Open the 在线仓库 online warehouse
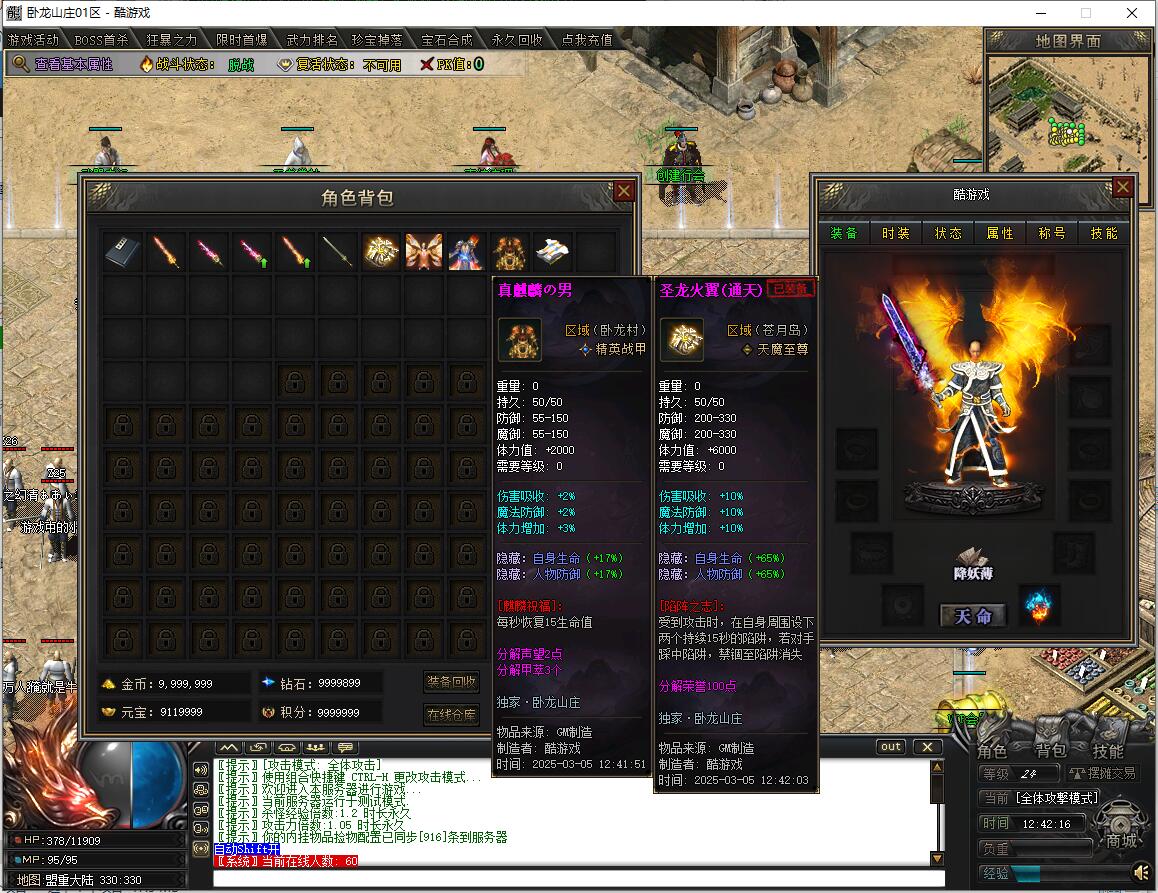This screenshot has width=1158, height=893. 452,715
